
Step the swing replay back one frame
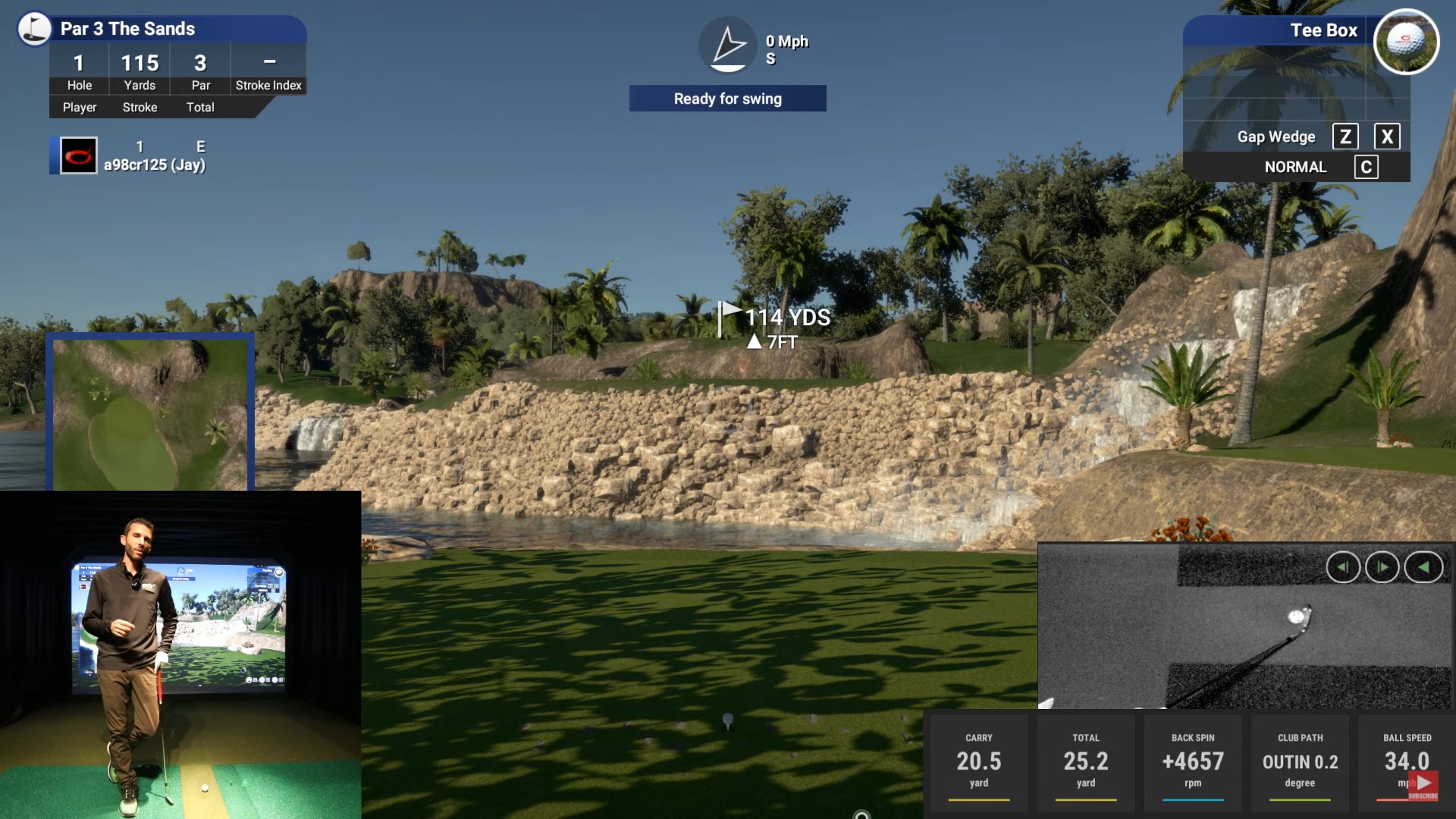1342,567
